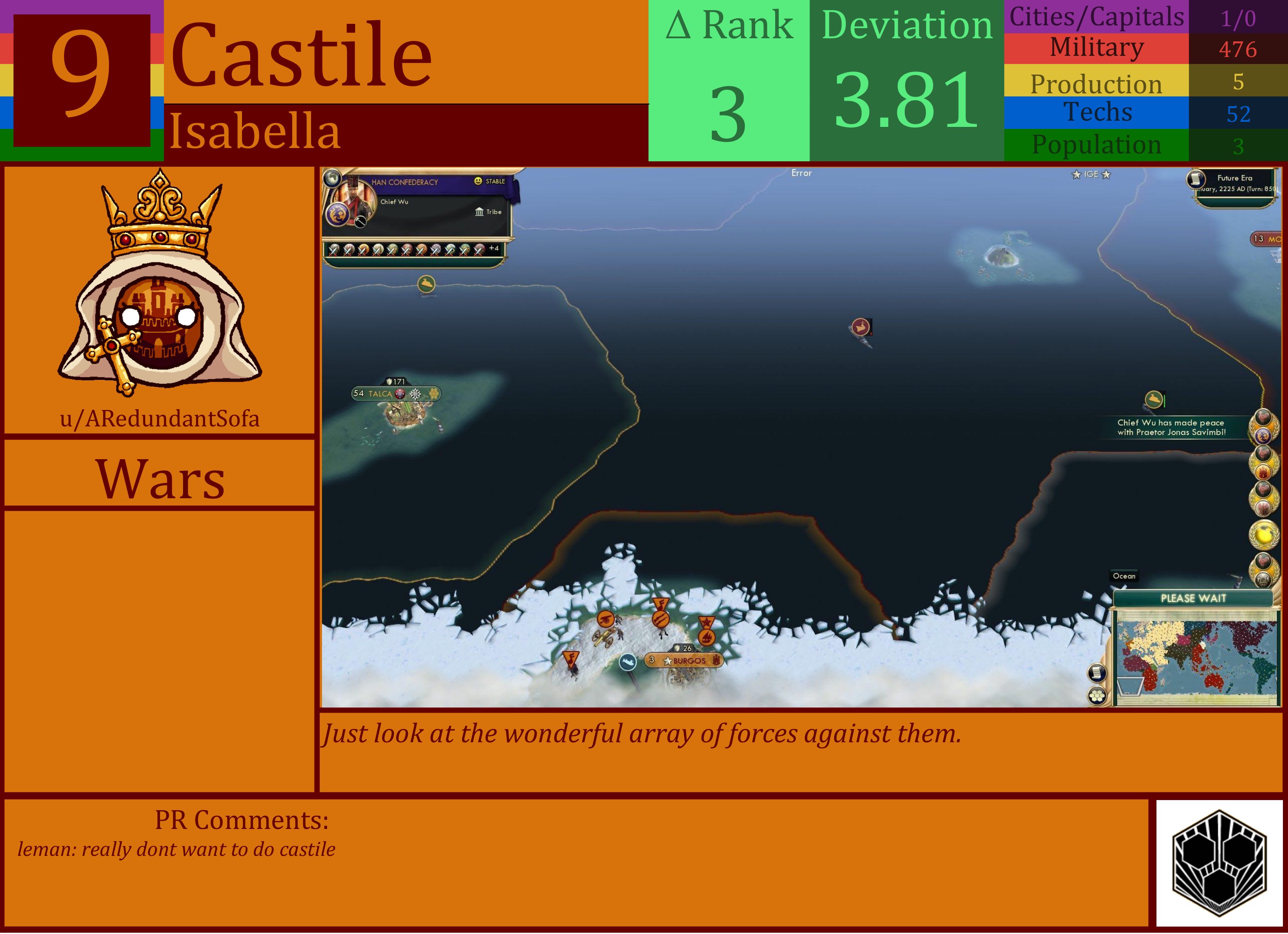Click the u/ARedundantSofa username link
The width and height of the screenshot is (1288, 934).
161,419
